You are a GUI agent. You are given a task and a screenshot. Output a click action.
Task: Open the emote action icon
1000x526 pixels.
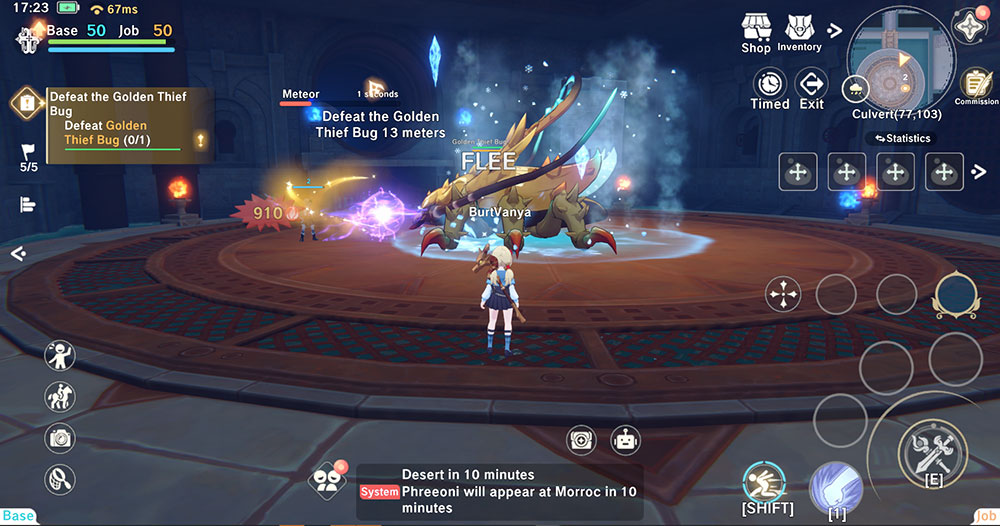[61, 354]
